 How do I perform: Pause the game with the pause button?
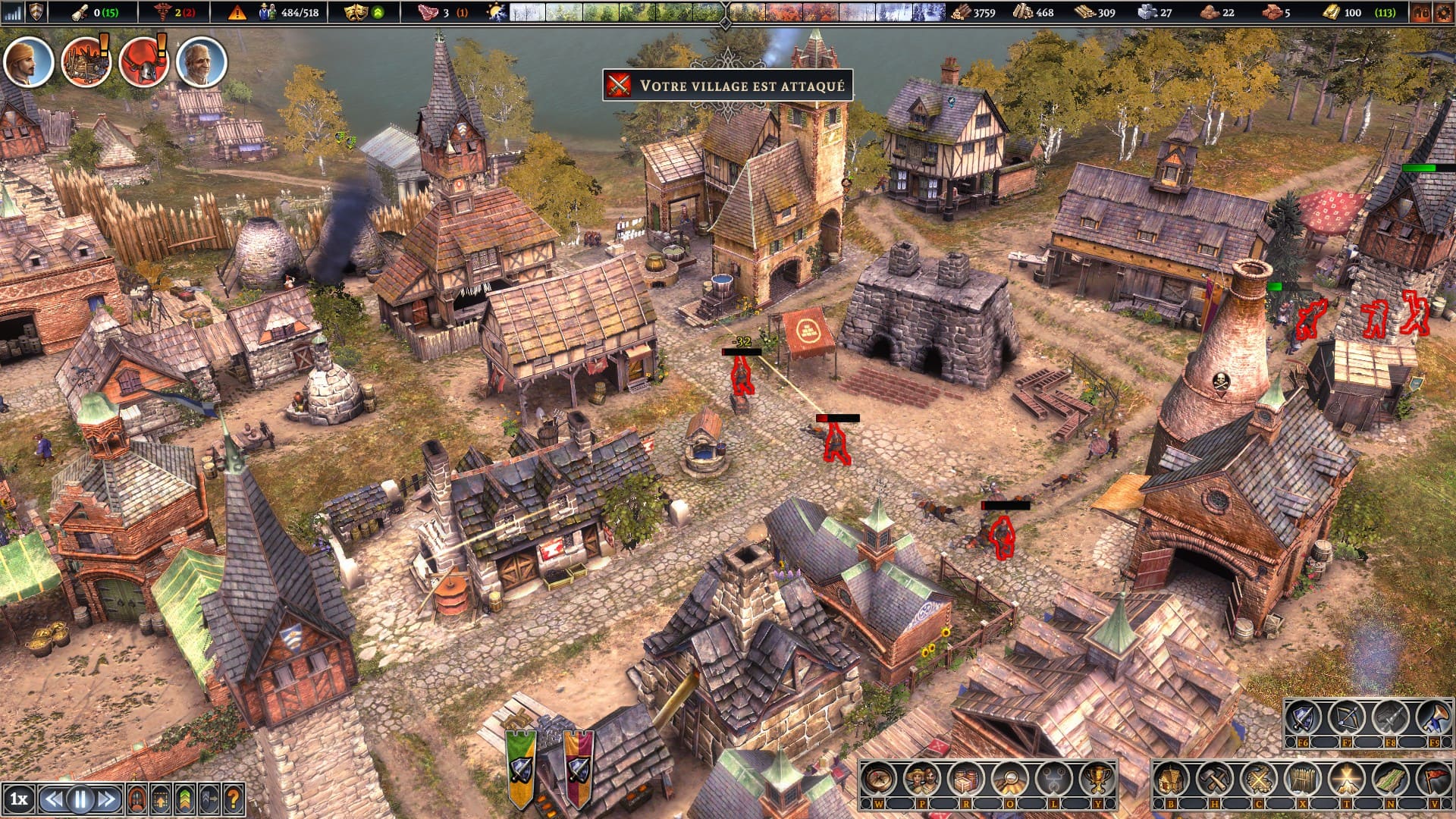click(80, 799)
